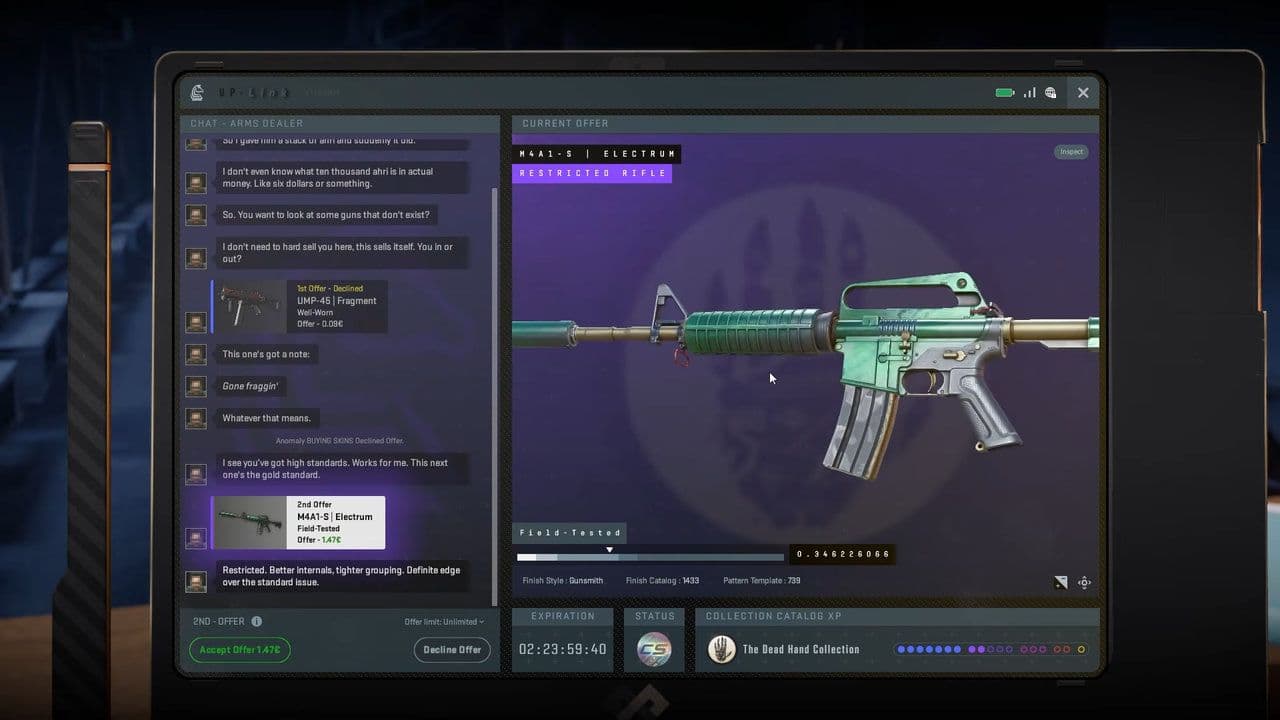Screen dimensions: 1280x720
Task: Select the pan-view control below the weapon preview
Action: pos(1084,582)
